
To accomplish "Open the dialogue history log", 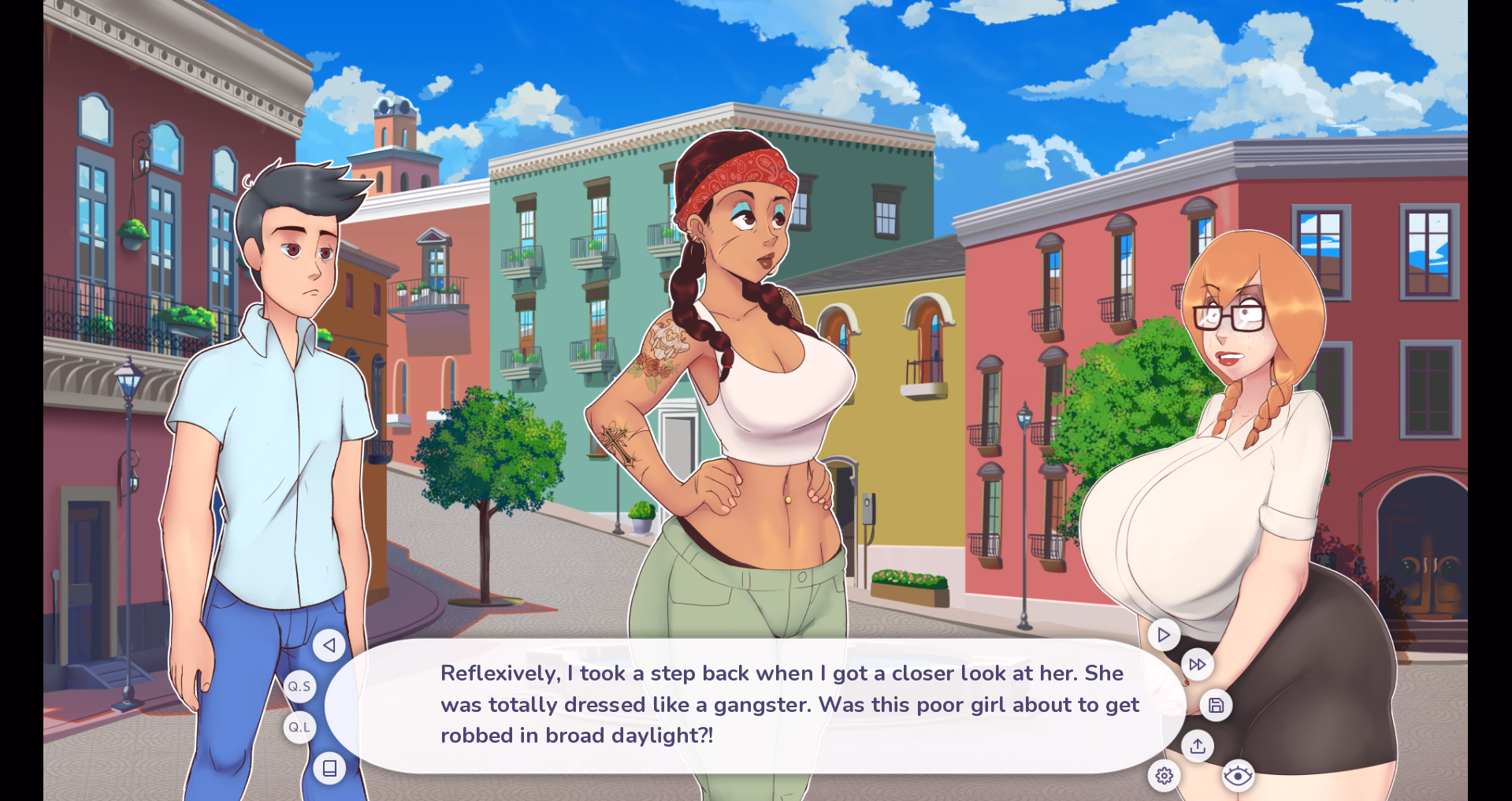I will pyautogui.click(x=329, y=768).
